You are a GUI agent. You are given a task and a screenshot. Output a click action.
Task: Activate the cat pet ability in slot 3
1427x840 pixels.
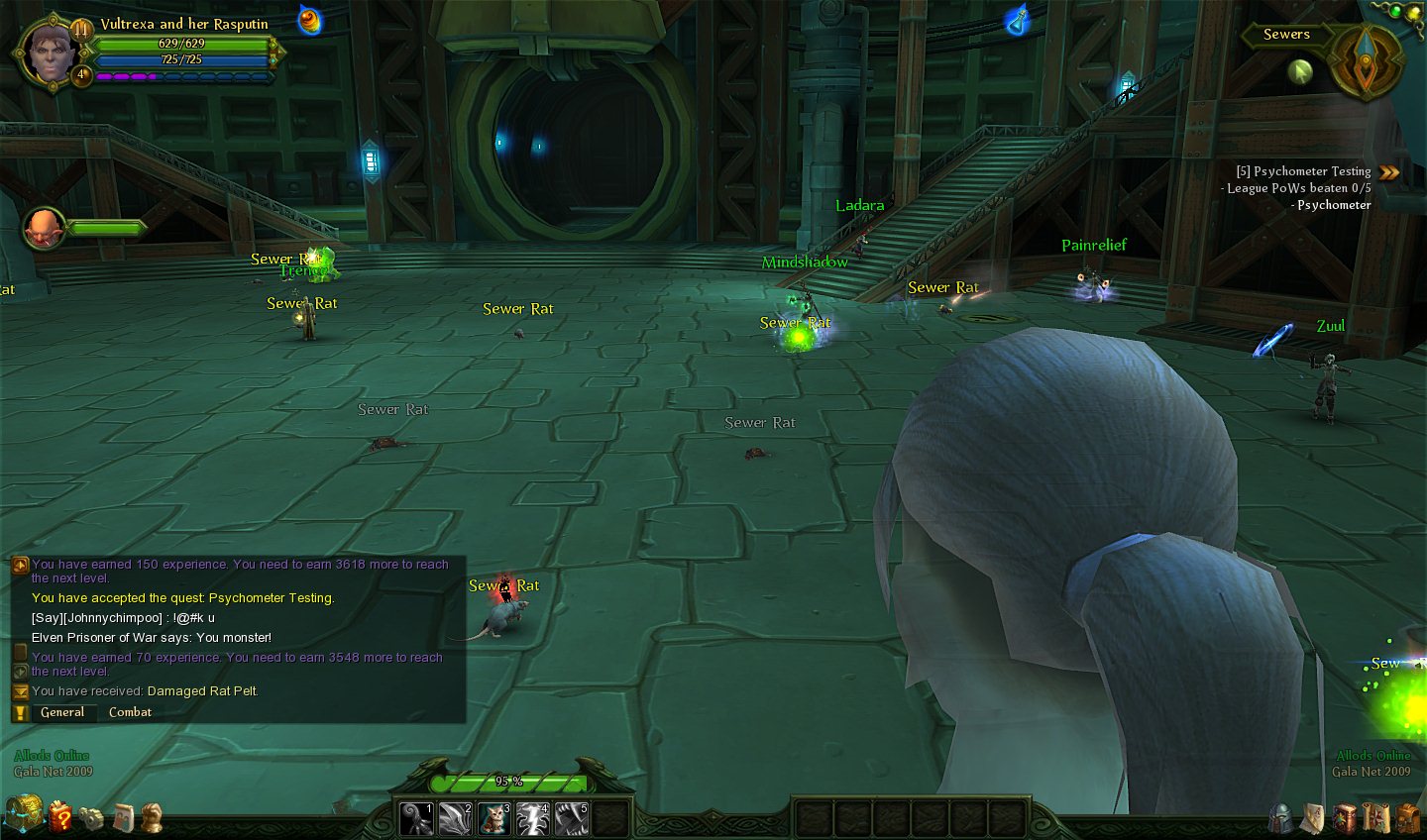tap(493, 819)
